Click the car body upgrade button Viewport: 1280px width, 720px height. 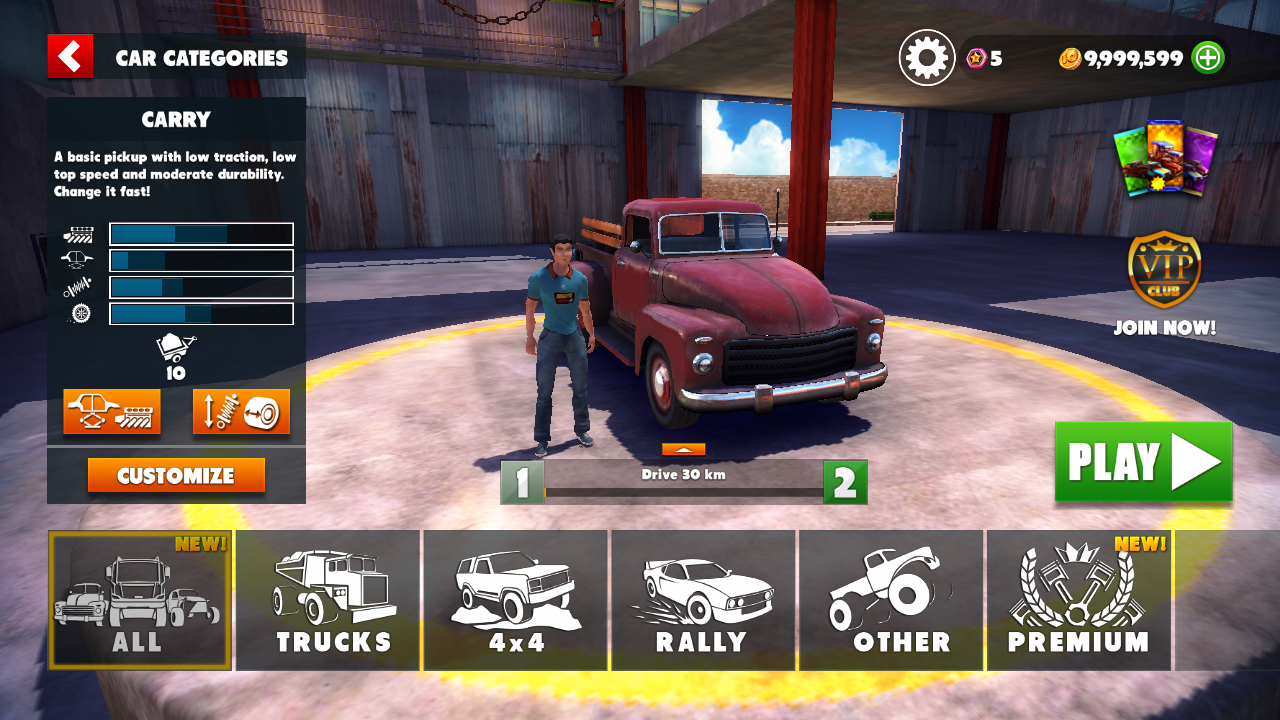pyautogui.click(x=112, y=411)
